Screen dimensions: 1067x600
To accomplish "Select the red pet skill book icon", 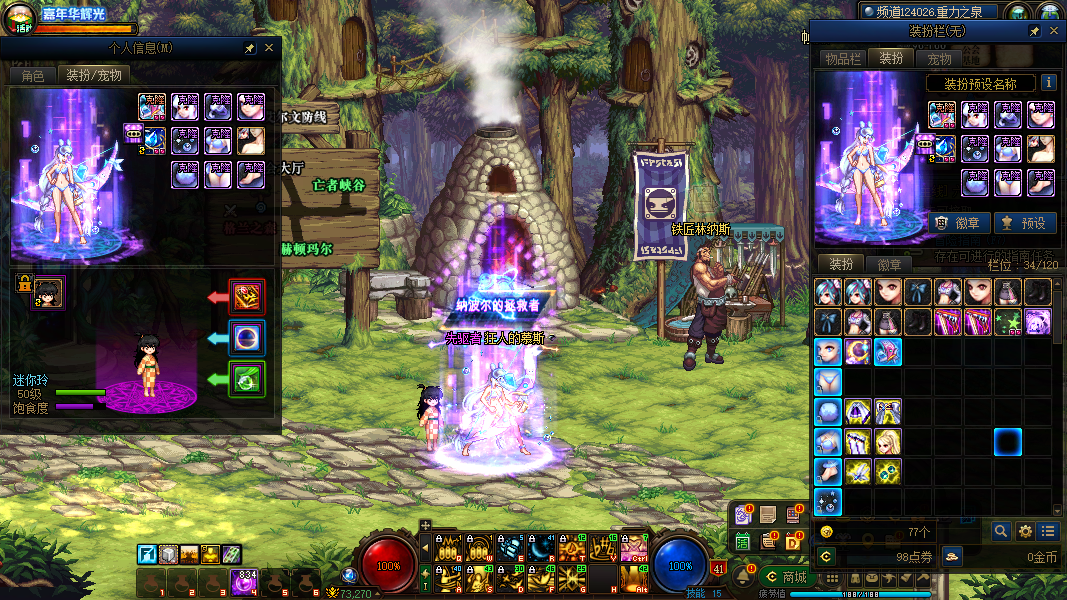I will click(247, 297).
